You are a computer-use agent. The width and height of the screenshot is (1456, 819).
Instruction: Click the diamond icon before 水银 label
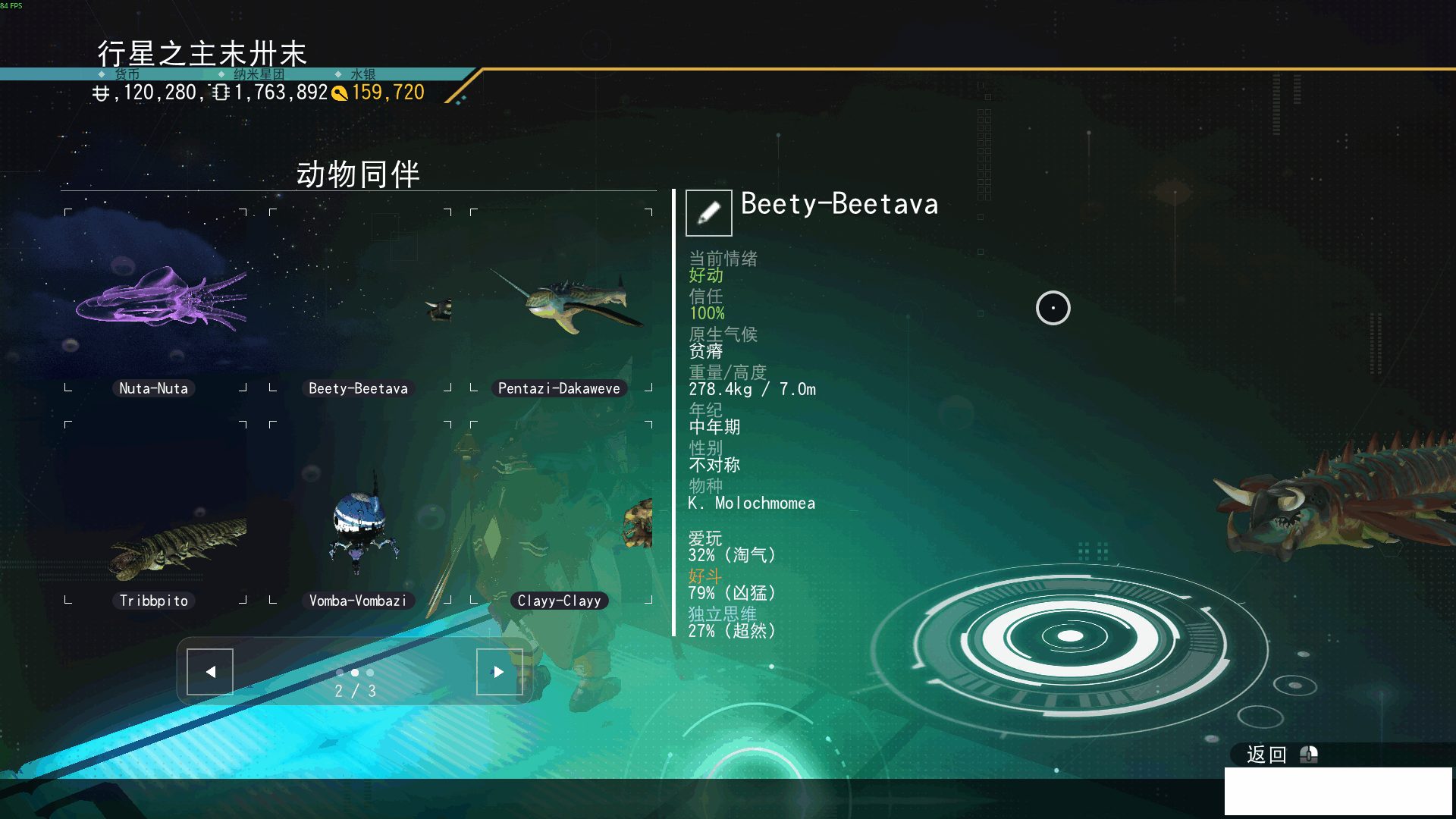pyautogui.click(x=337, y=74)
